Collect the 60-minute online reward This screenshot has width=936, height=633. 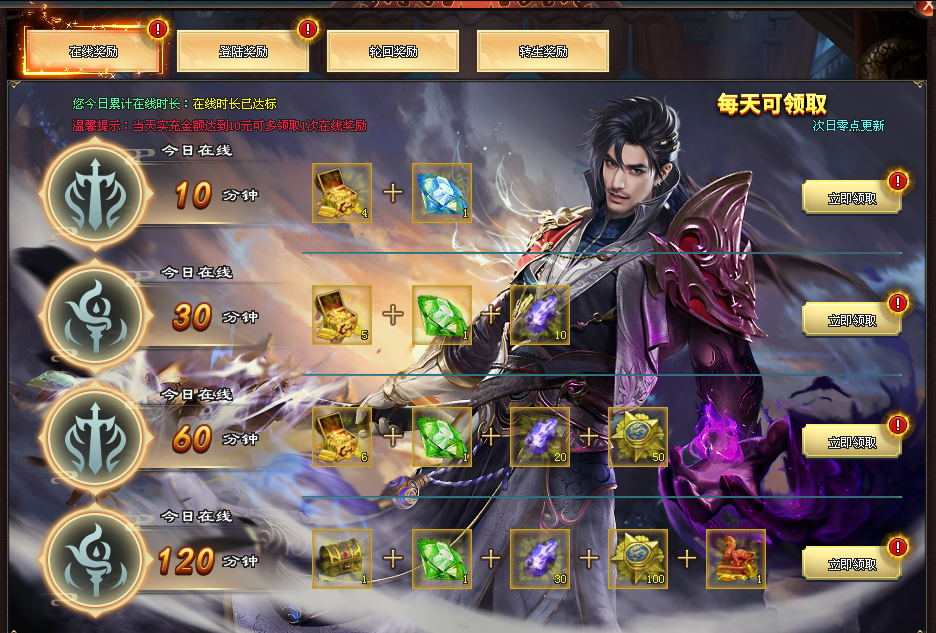click(851, 441)
